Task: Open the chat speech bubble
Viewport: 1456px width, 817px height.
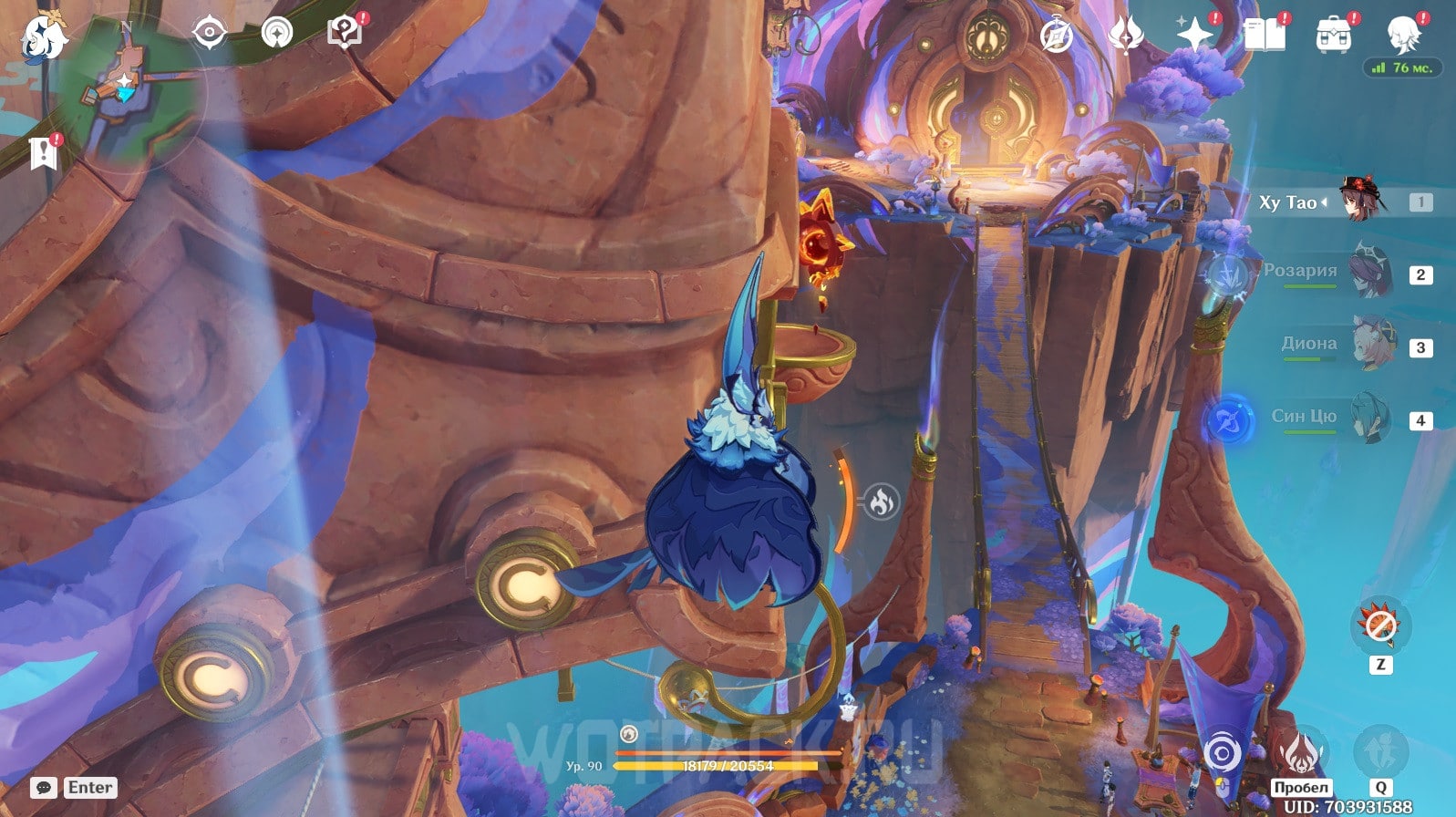Action: point(43,788)
